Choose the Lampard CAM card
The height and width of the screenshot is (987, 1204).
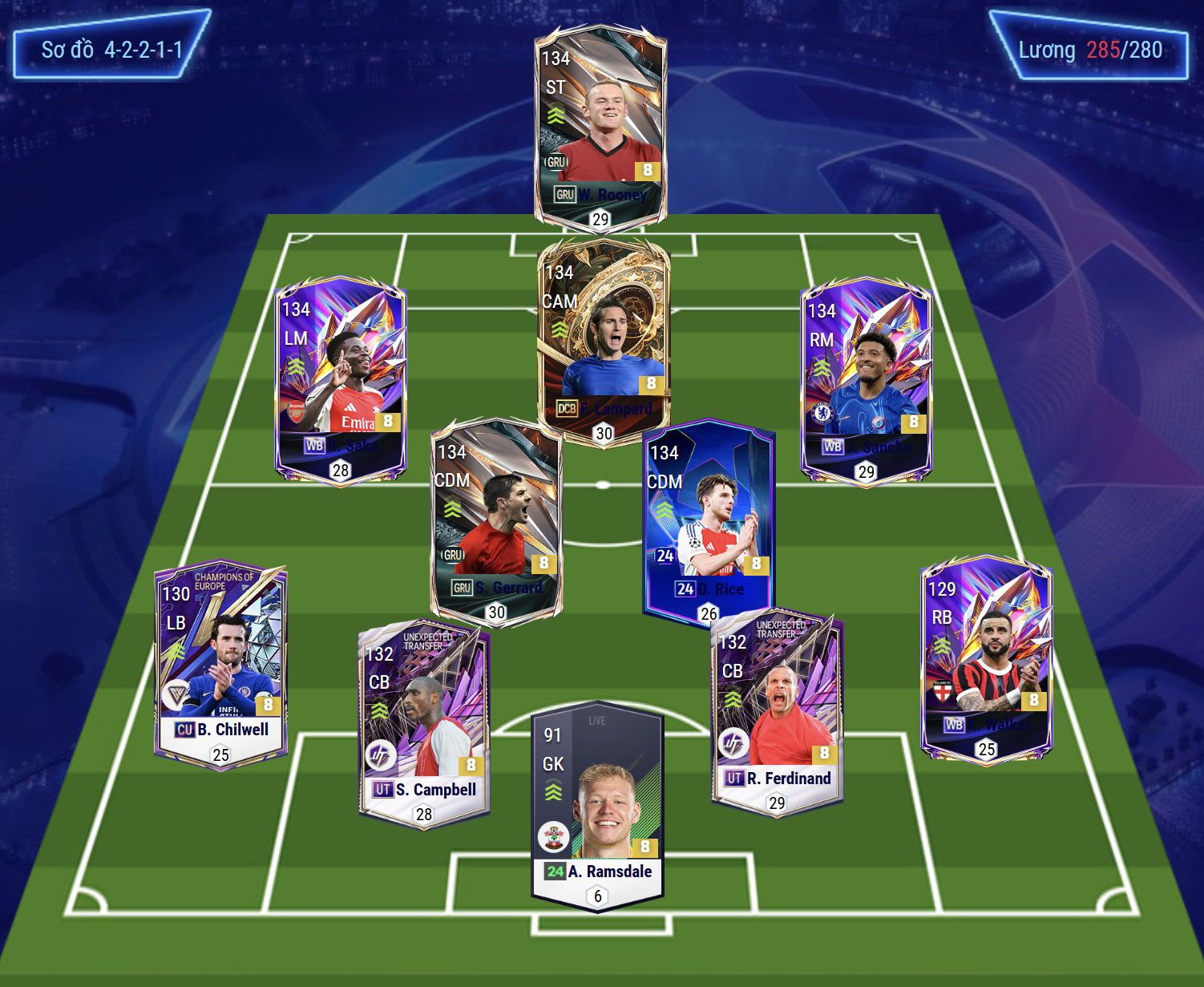tap(604, 337)
